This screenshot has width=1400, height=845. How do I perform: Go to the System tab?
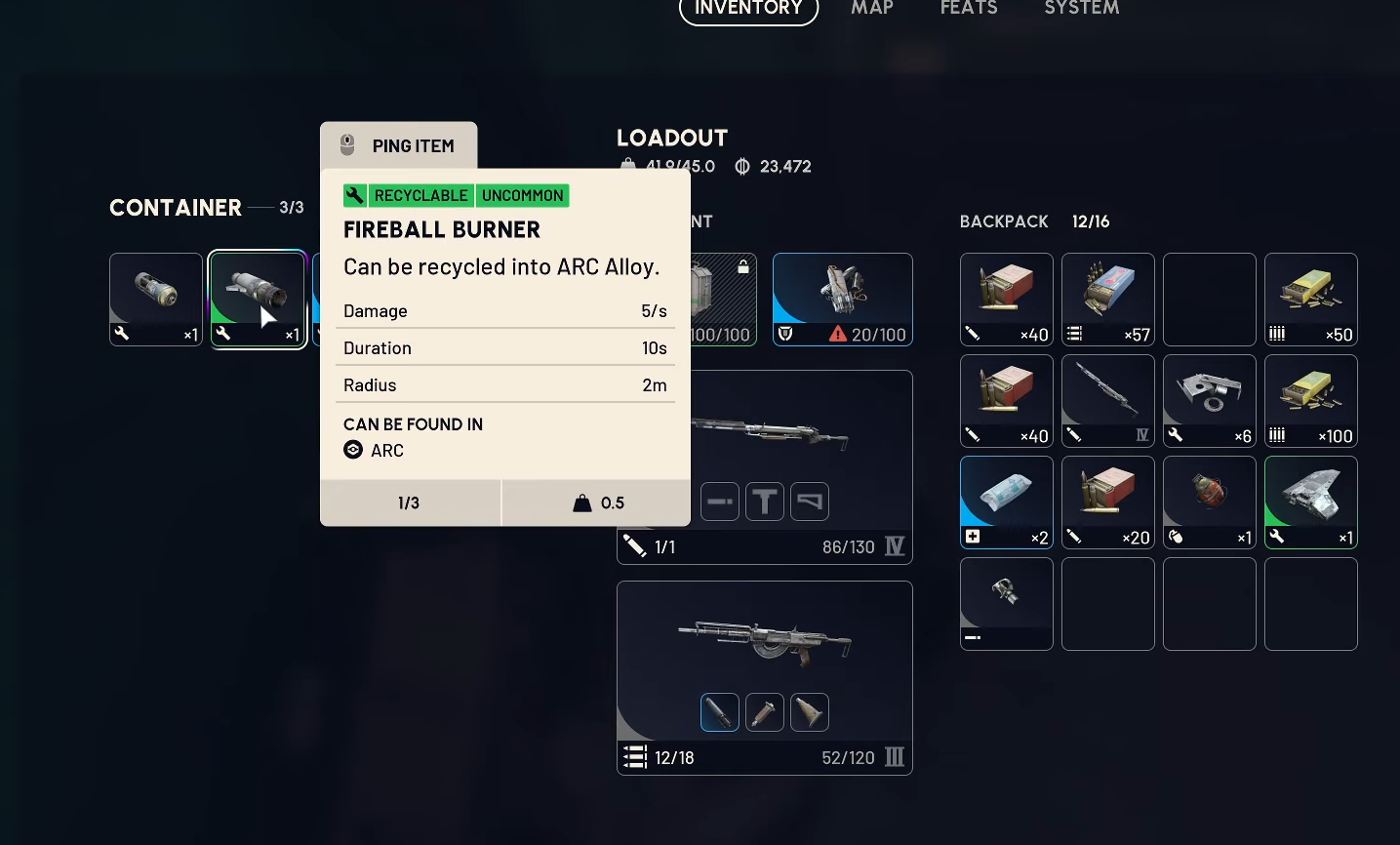click(x=1081, y=9)
